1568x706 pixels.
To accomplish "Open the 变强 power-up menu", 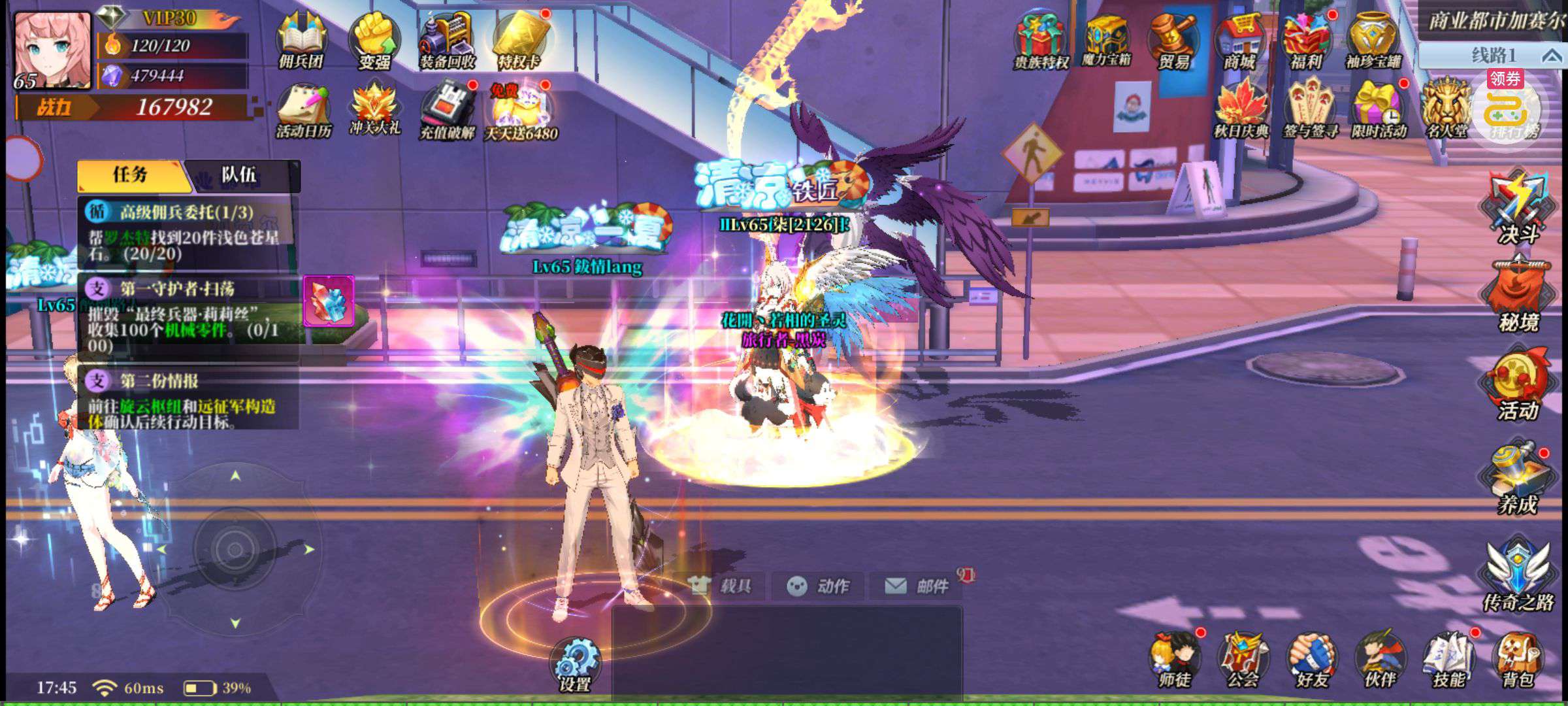I will pyautogui.click(x=374, y=41).
